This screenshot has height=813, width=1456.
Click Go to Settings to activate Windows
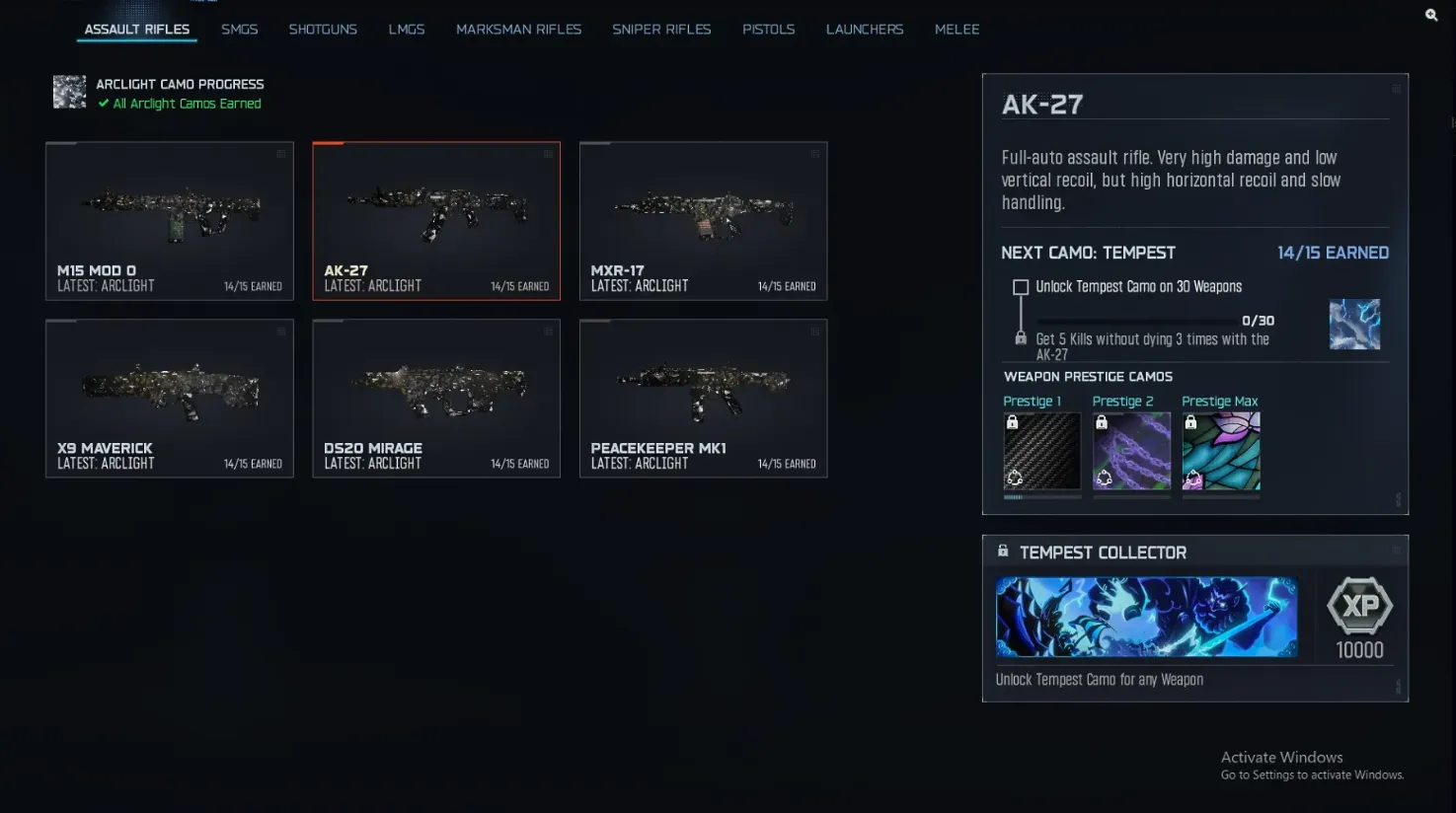[x=1312, y=775]
